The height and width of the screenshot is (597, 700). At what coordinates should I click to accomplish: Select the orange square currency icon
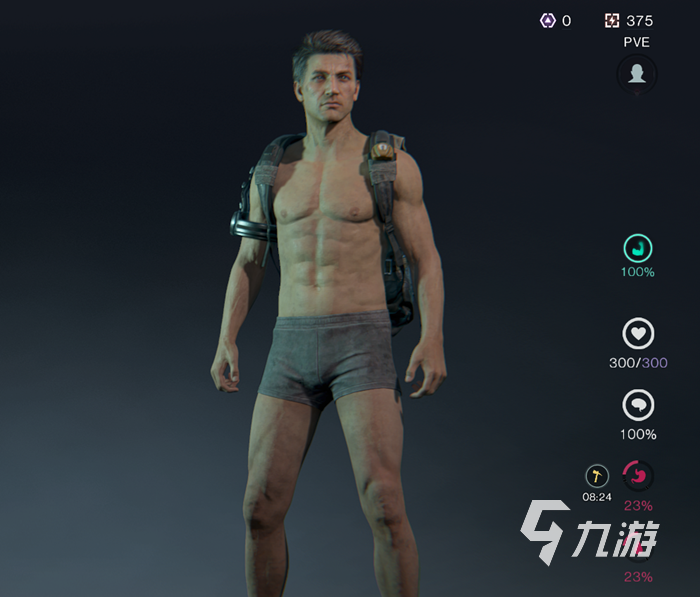coord(612,20)
